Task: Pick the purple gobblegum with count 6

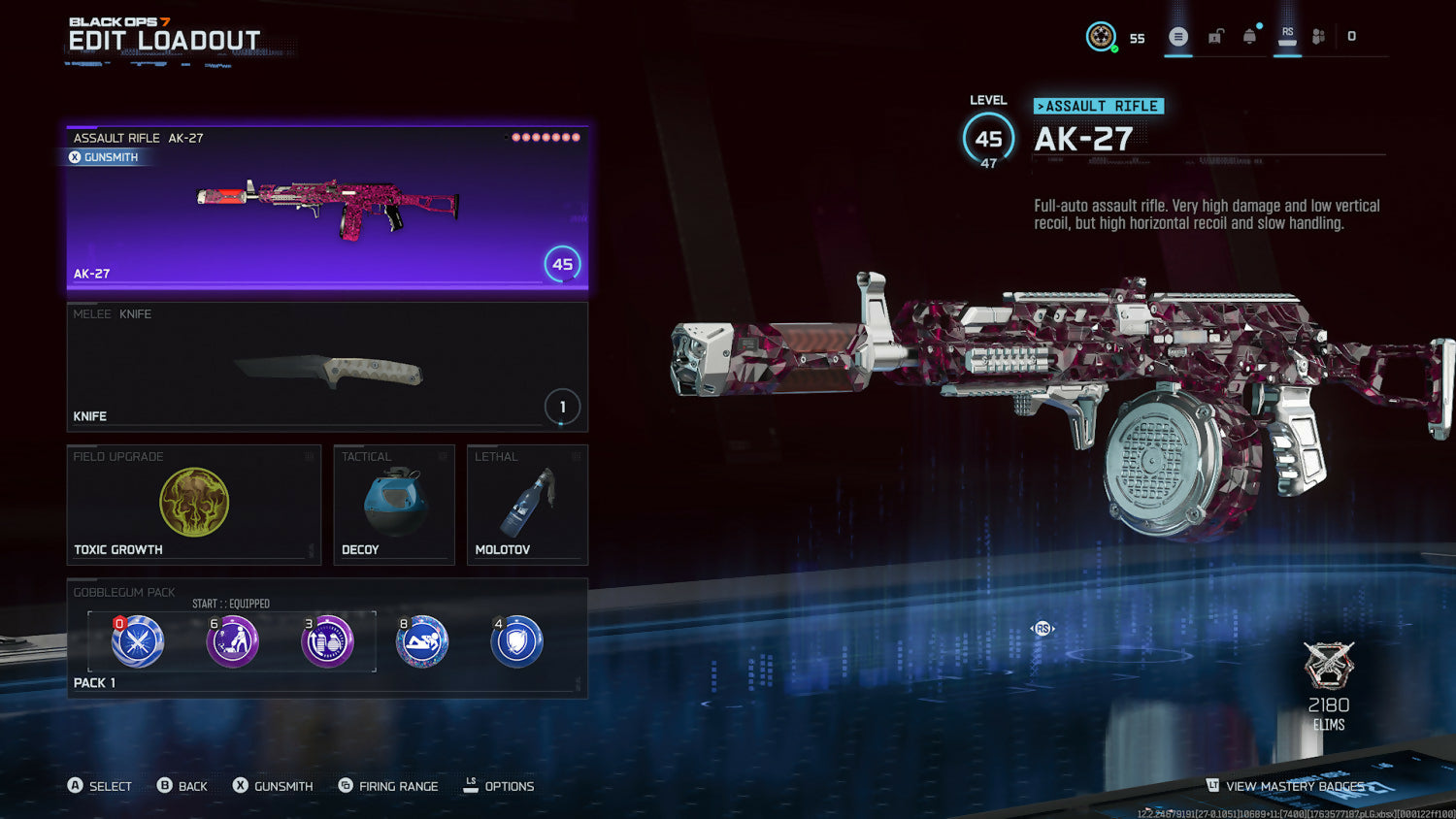Action: pos(232,641)
